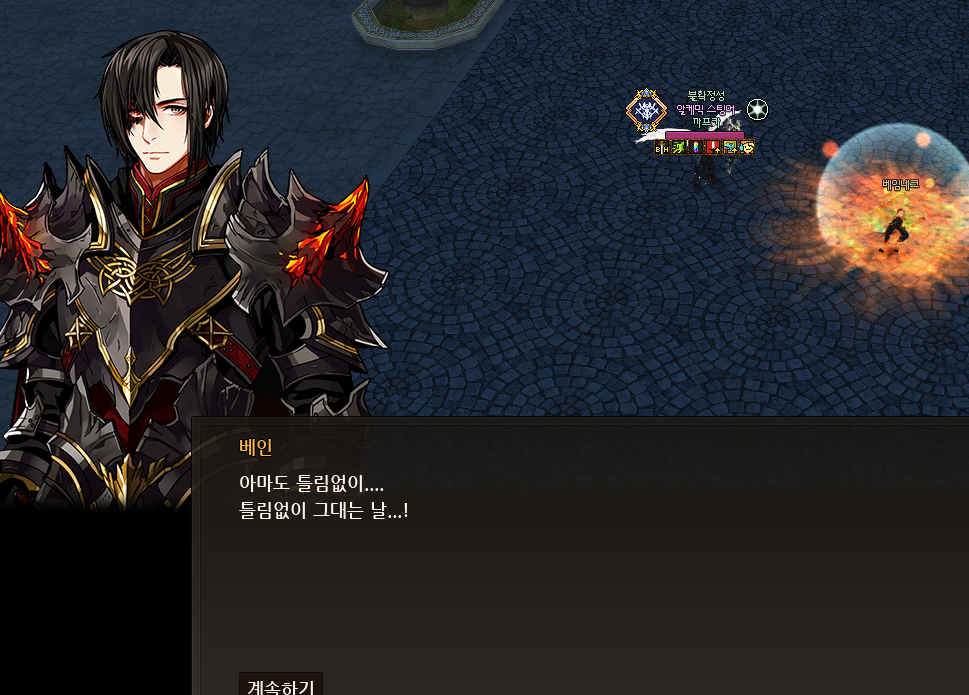The width and height of the screenshot is (969, 695).
Task: Continue the dialogue with 계속하기
Action: [281, 685]
